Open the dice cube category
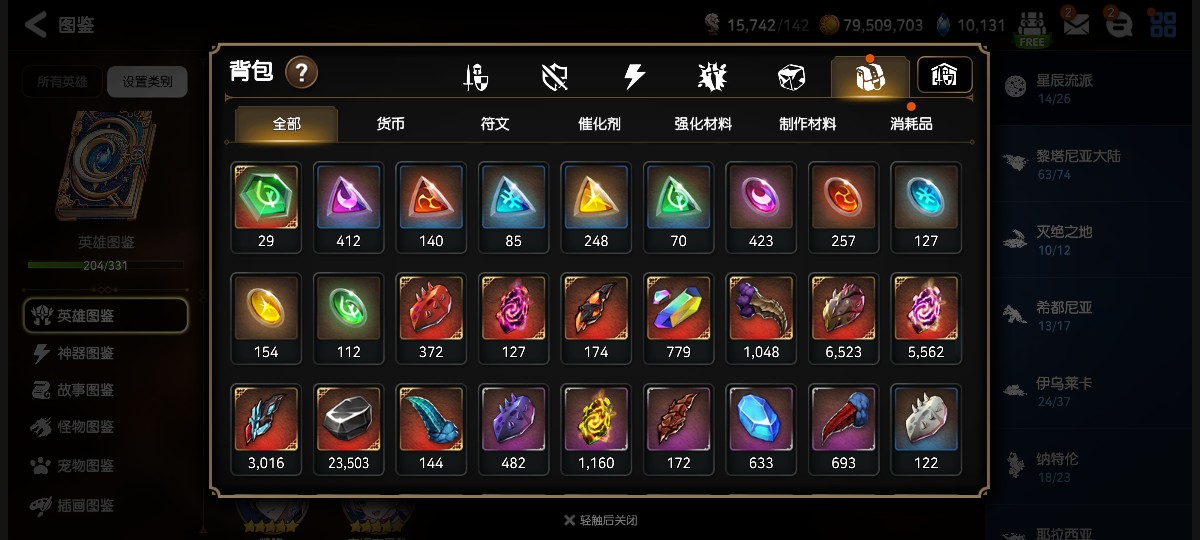This screenshot has width=1200, height=540. (x=791, y=77)
